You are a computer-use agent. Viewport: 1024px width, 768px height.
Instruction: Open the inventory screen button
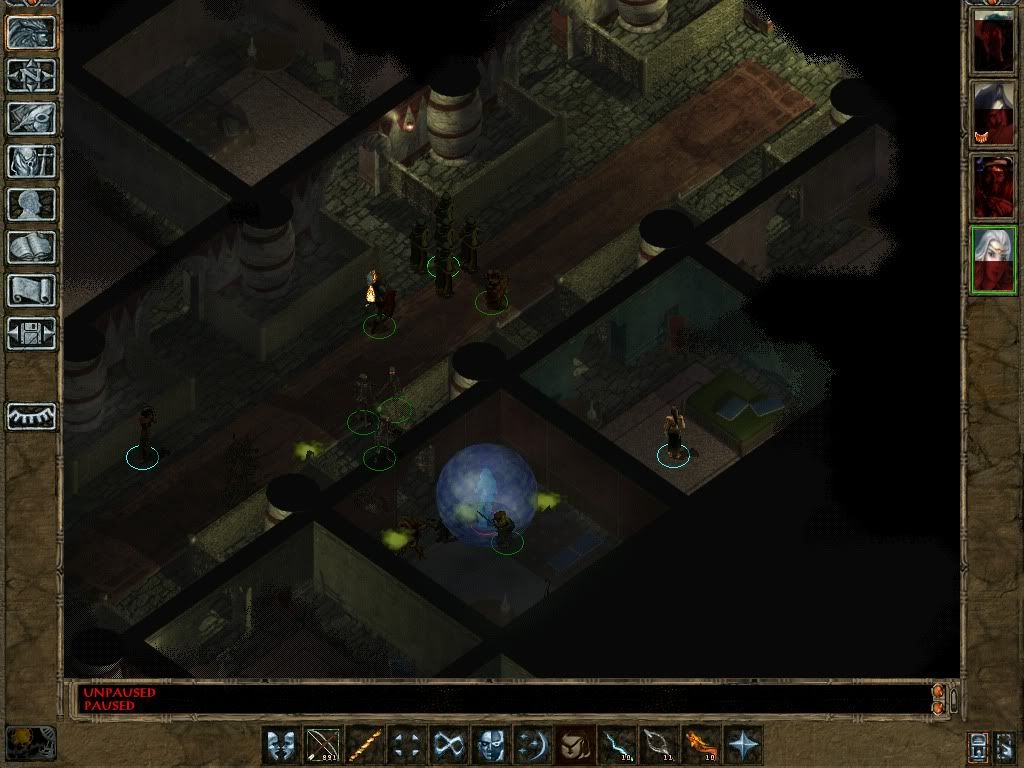pos(32,161)
